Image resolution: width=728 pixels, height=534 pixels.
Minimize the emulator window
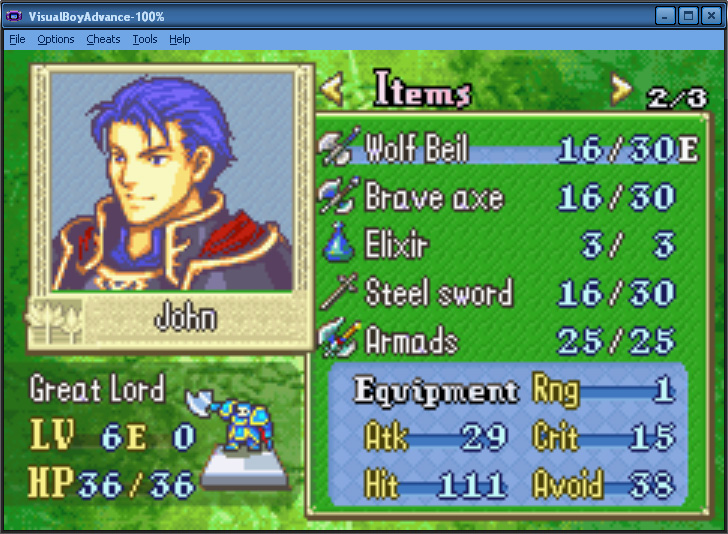coord(666,16)
